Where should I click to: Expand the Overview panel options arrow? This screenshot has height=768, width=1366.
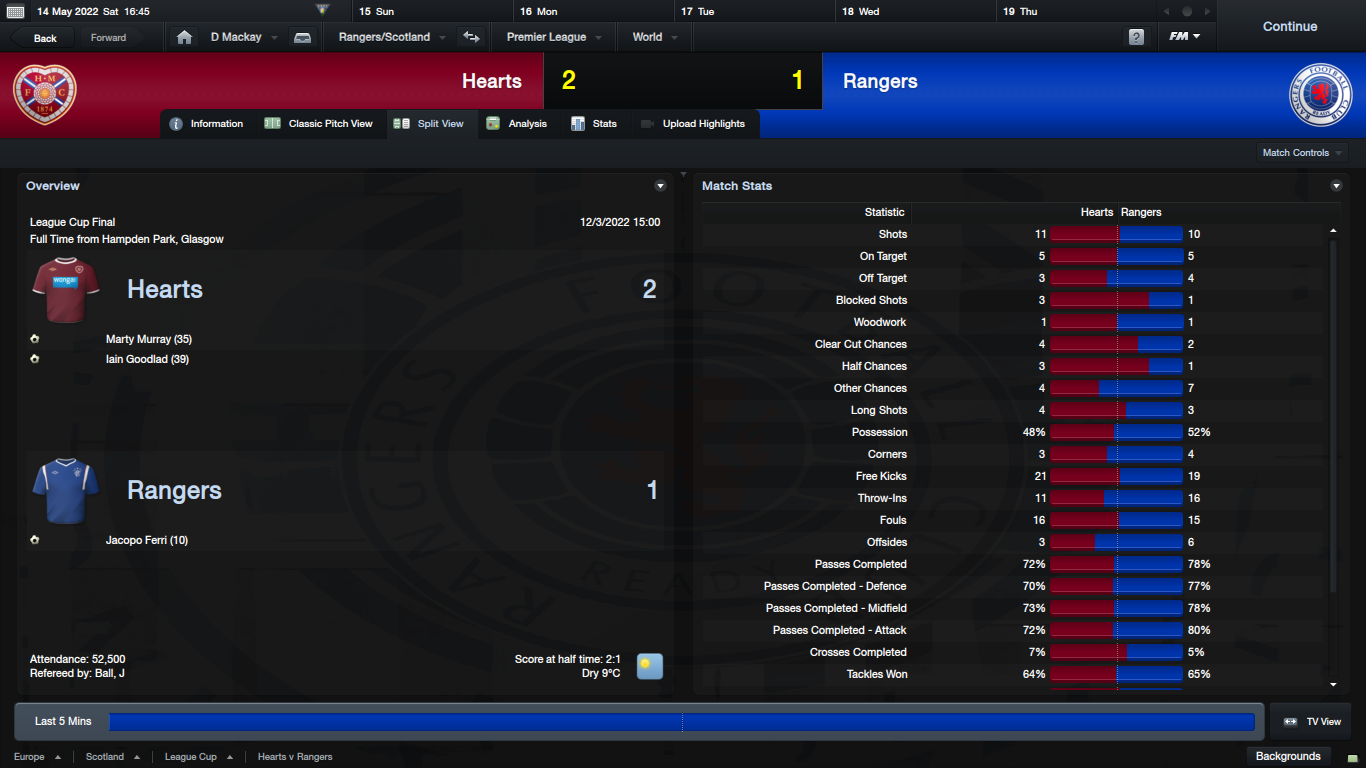(660, 186)
